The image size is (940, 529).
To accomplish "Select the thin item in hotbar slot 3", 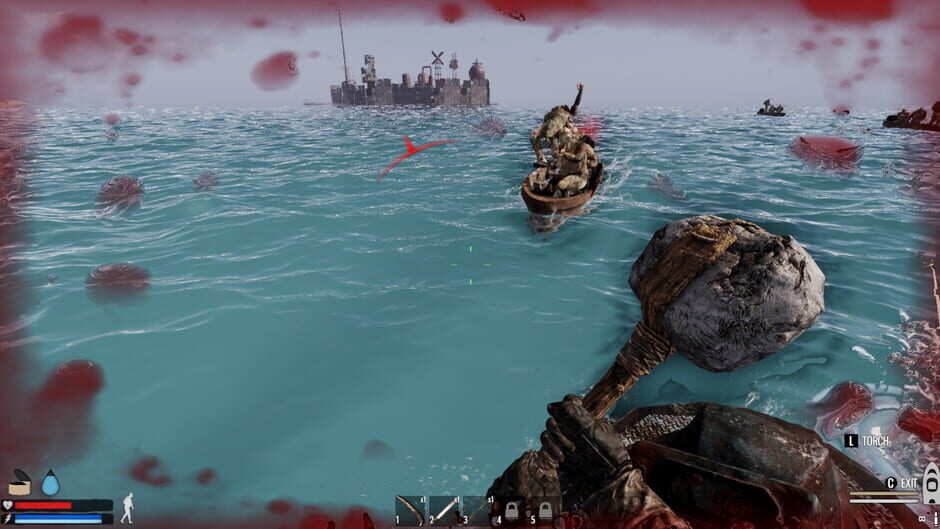I will 476,510.
